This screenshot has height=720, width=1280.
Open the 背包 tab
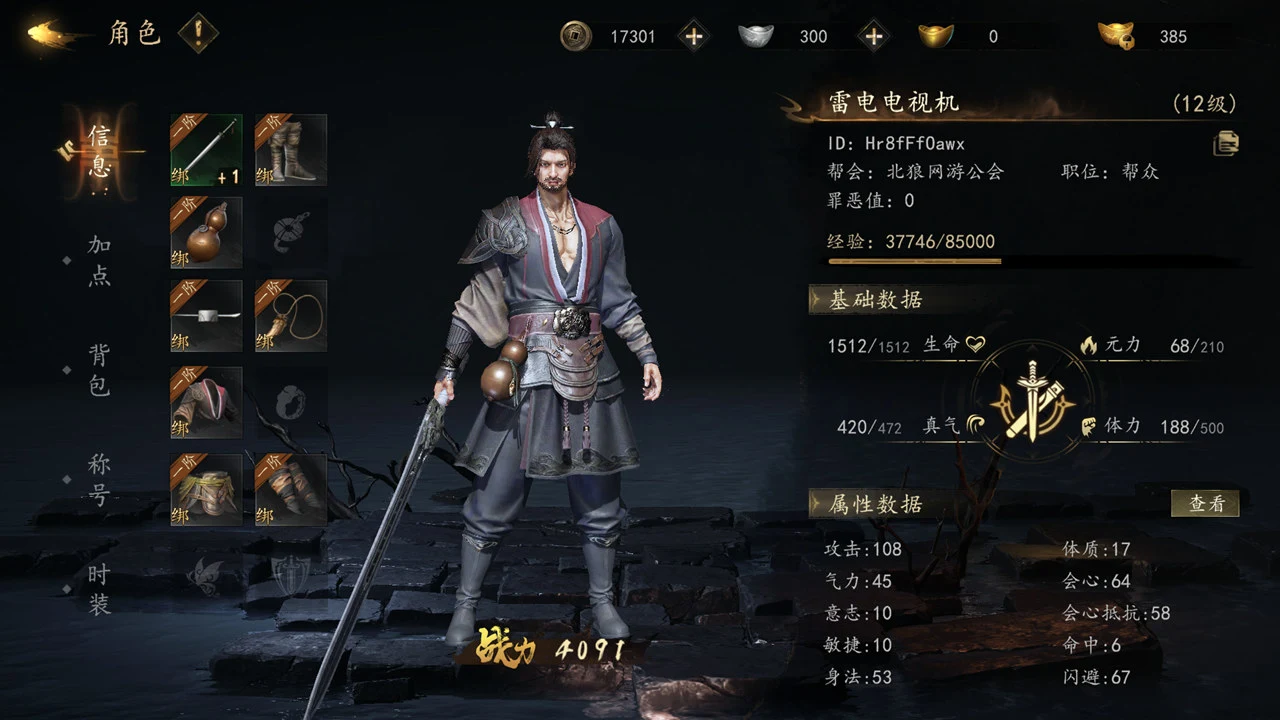point(99,370)
